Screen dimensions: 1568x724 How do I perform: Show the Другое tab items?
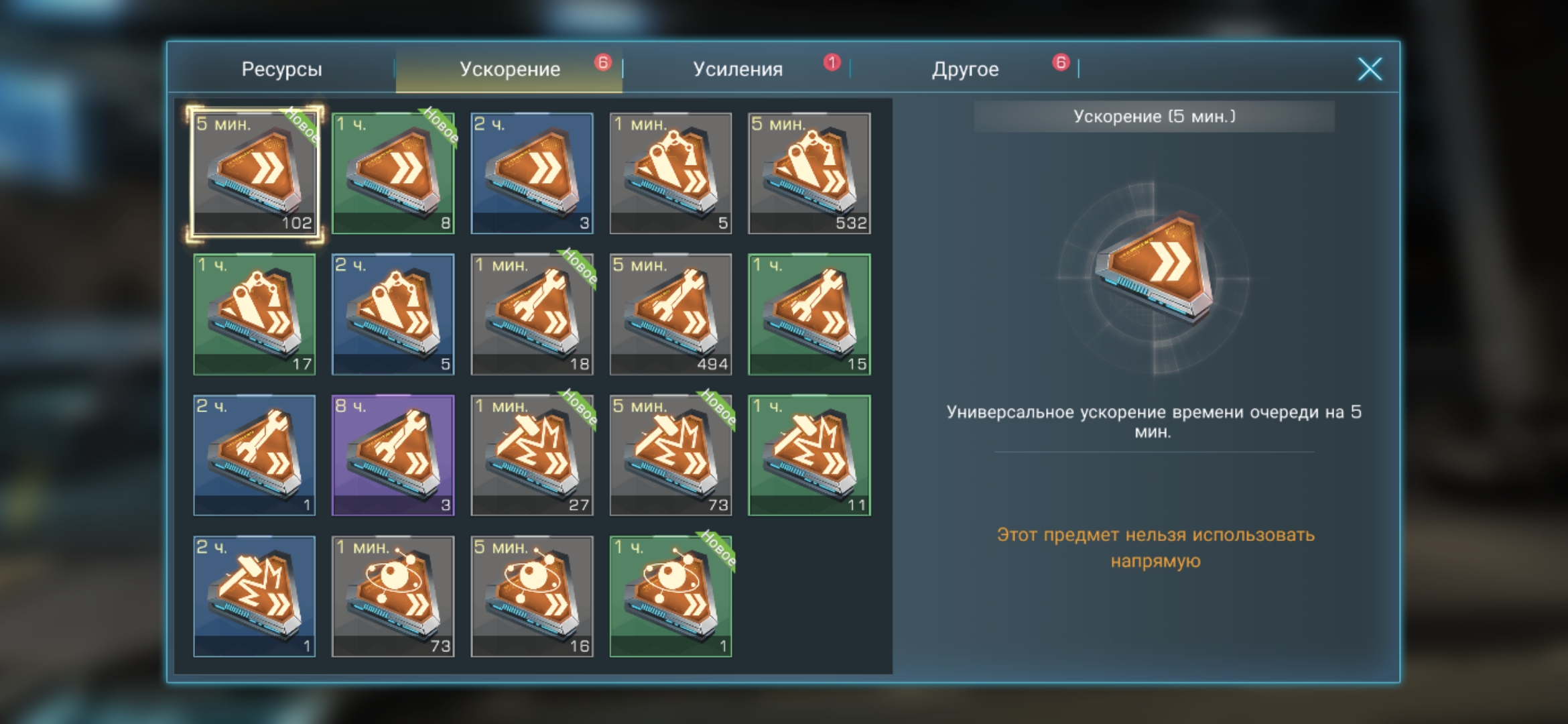(x=965, y=69)
